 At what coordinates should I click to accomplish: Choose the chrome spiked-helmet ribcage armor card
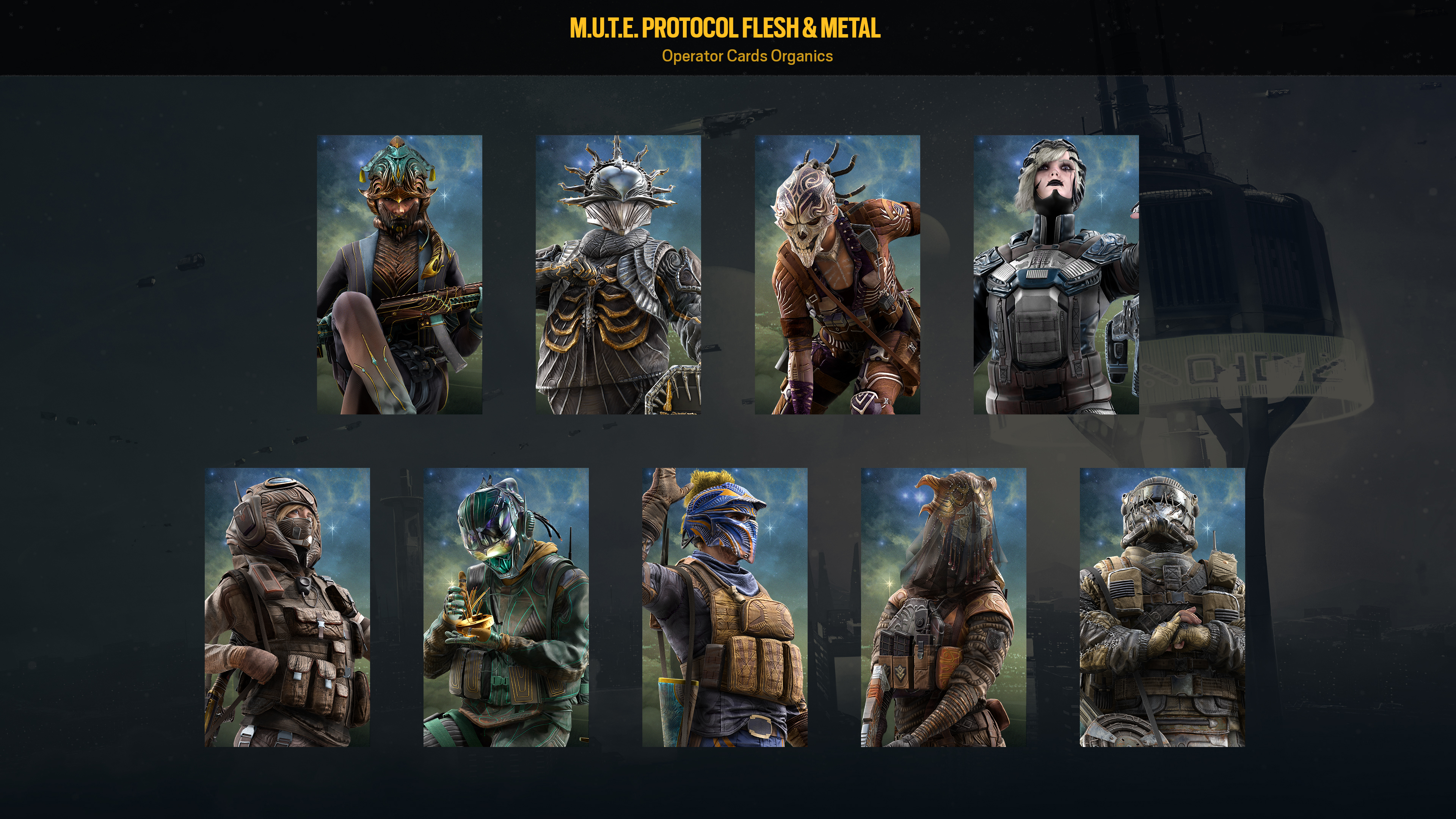[x=618, y=274]
